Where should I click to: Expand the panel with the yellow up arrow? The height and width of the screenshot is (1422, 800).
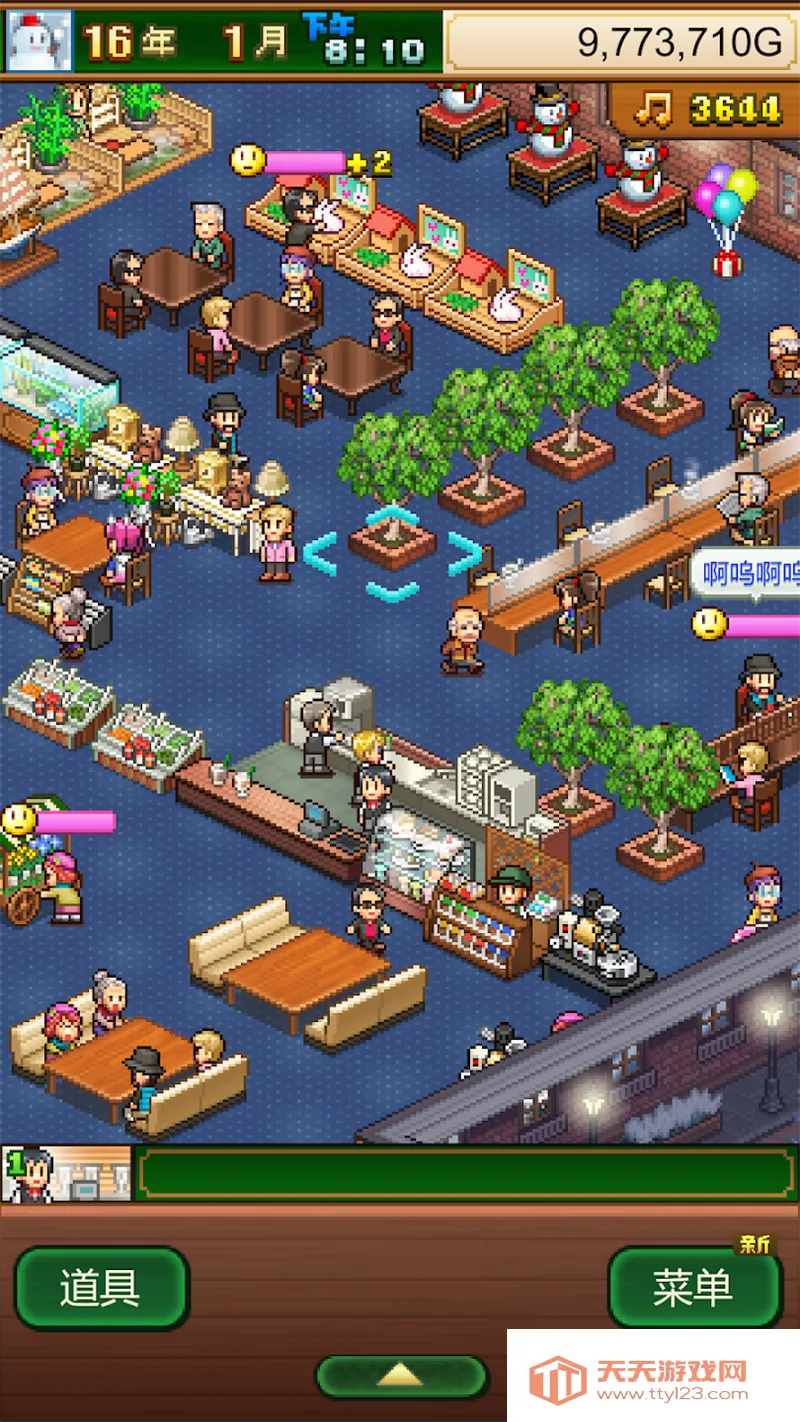(401, 1376)
